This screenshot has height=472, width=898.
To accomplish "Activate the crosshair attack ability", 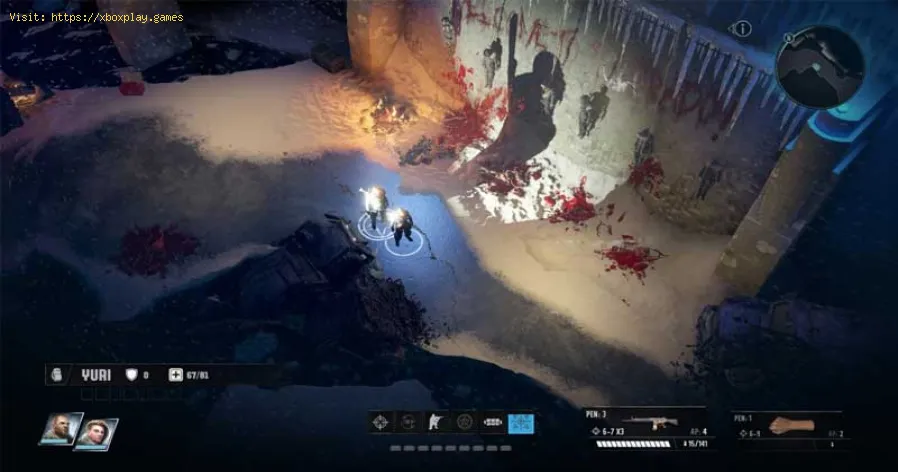I will coord(382,422).
